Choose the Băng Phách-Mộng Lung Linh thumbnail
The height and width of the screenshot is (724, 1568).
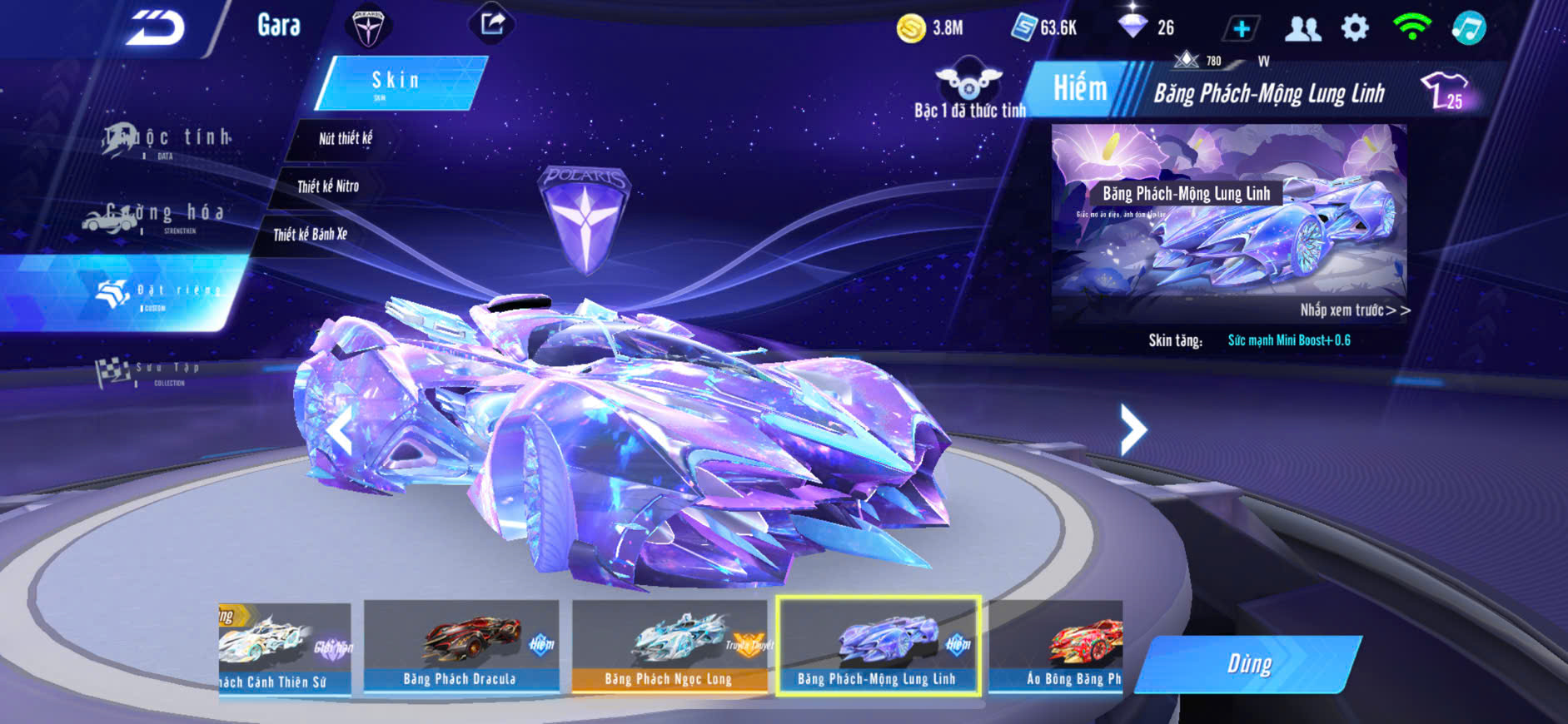click(x=878, y=646)
